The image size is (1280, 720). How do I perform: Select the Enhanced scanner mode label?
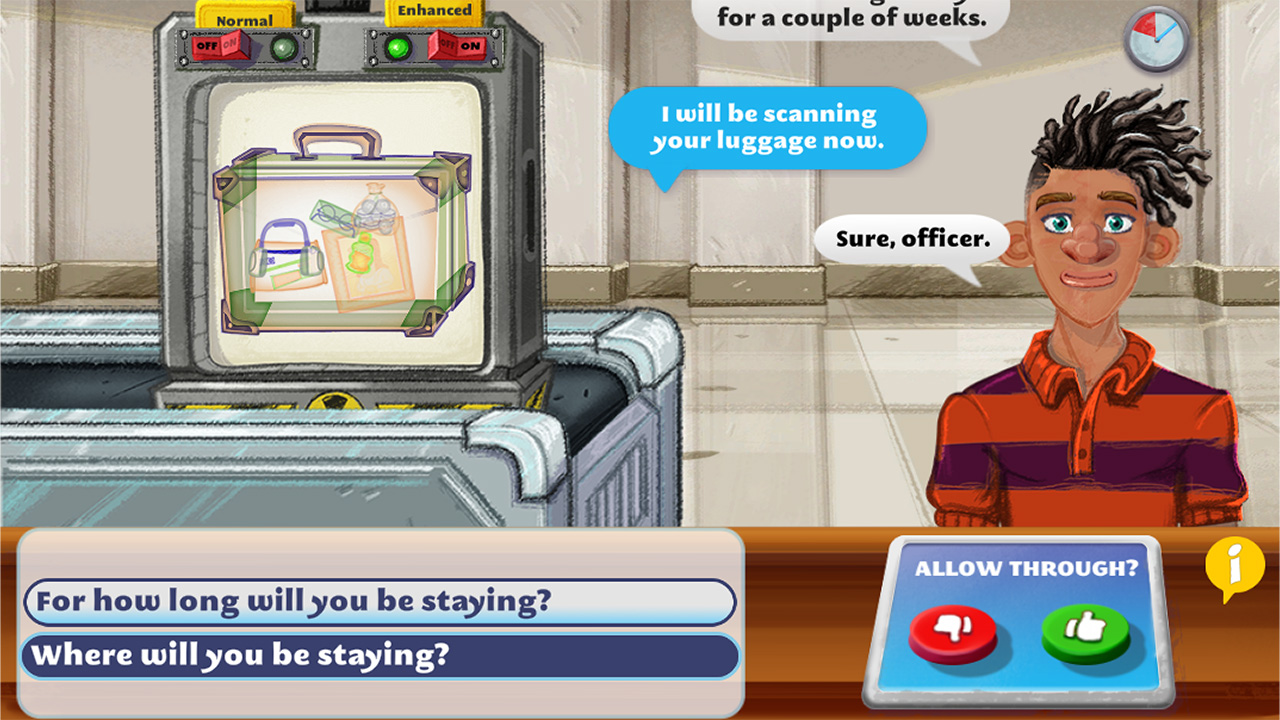pos(436,10)
